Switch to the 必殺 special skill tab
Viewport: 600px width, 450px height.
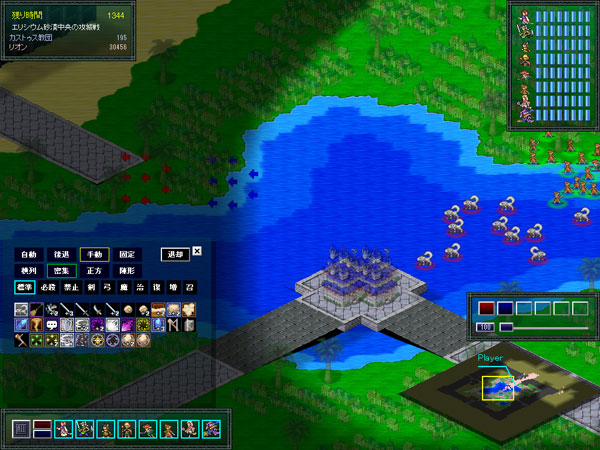point(50,288)
